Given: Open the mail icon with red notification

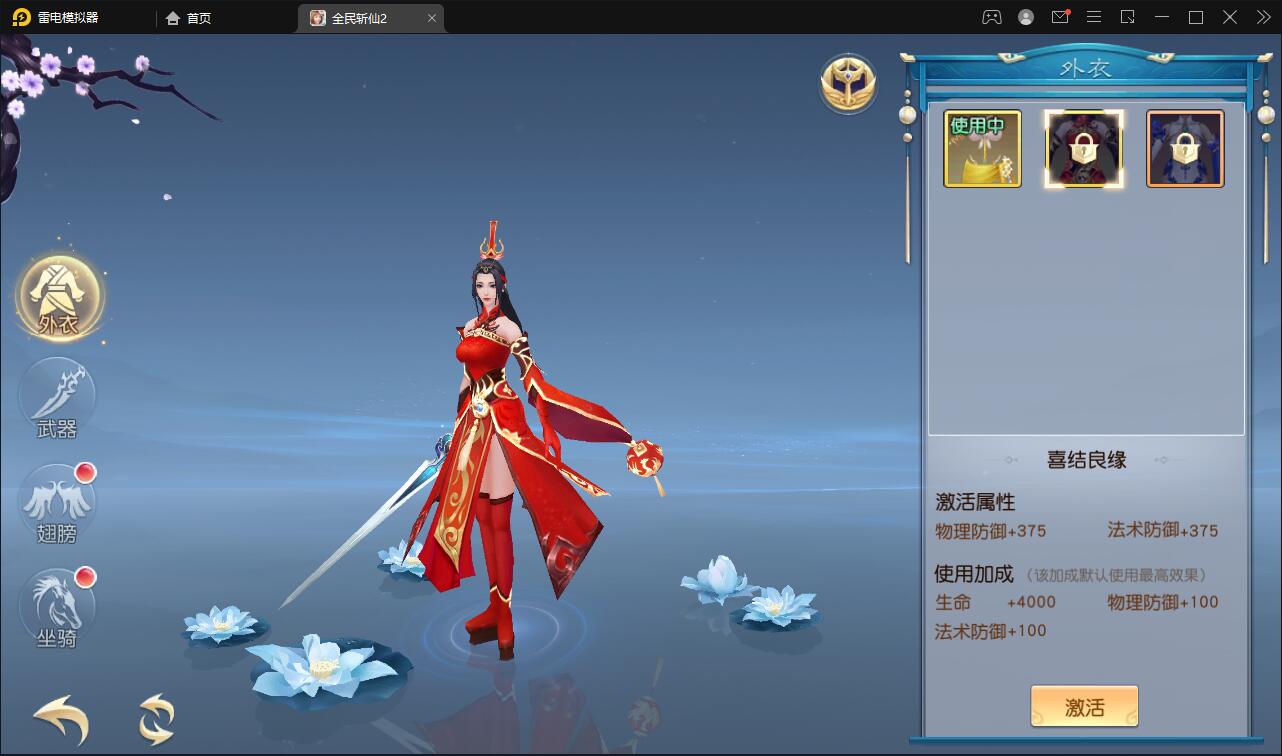Looking at the screenshot, I should (1060, 17).
